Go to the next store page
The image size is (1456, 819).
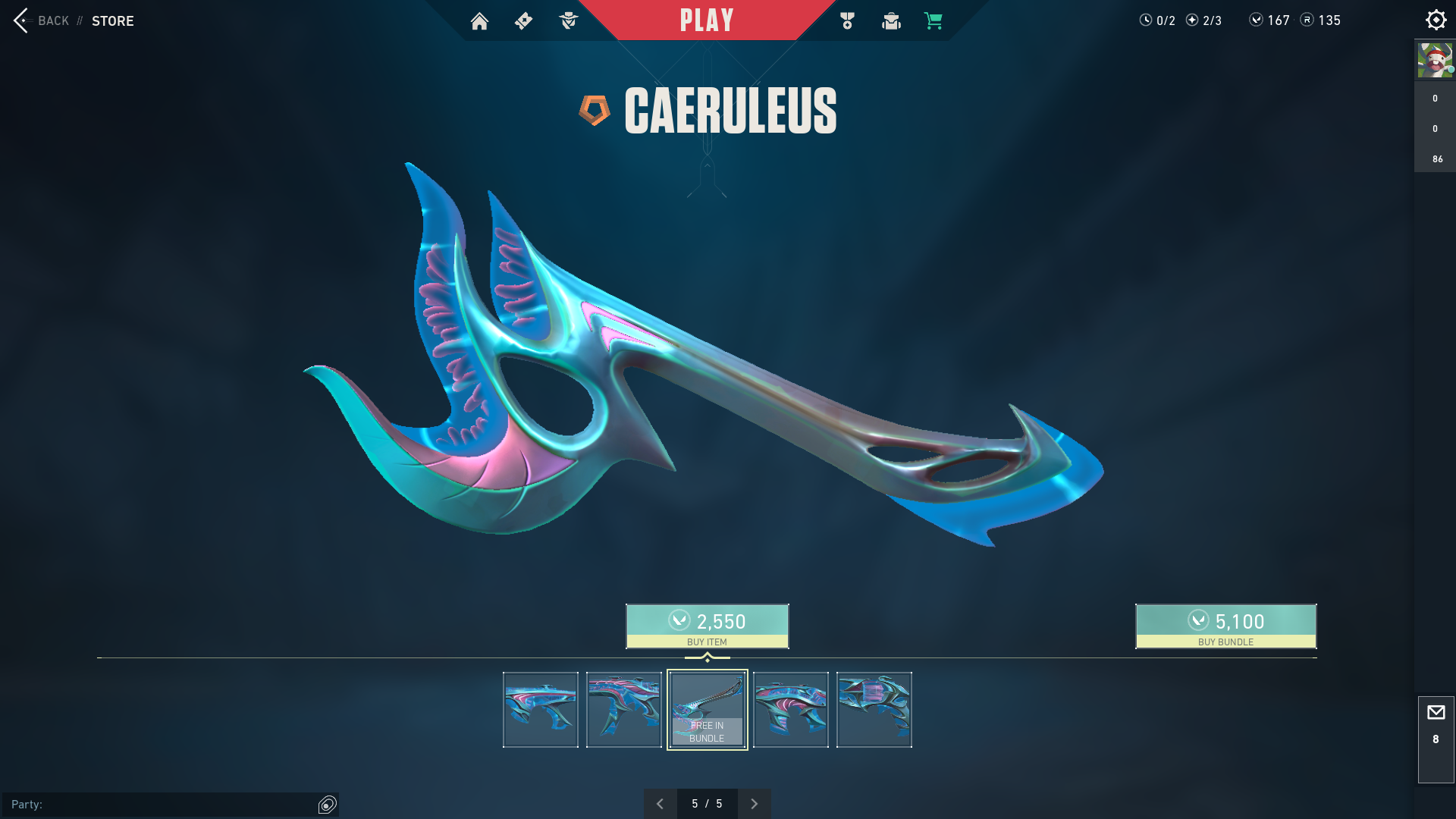tap(754, 804)
